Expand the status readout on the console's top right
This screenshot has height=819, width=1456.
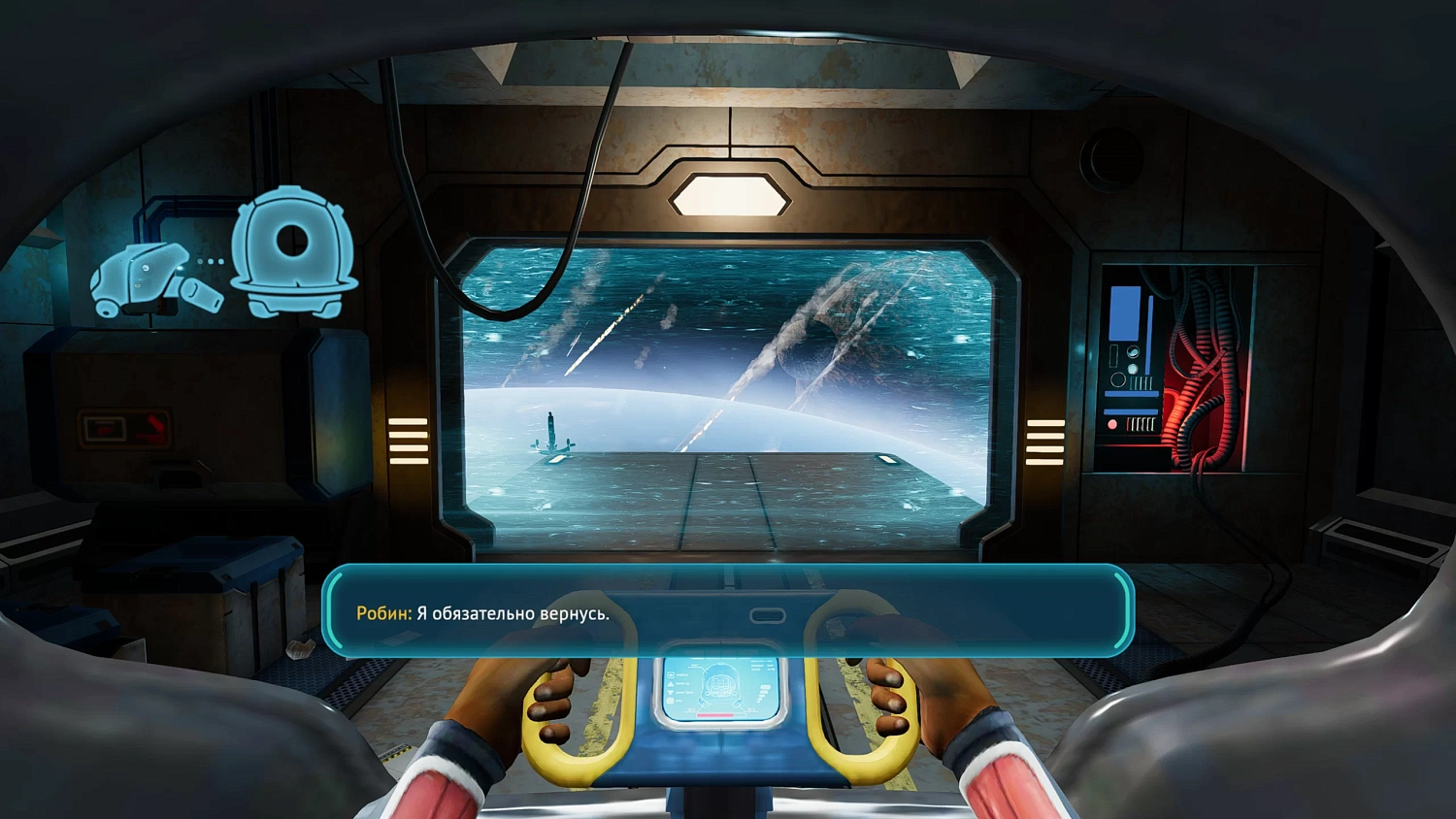click(761, 666)
